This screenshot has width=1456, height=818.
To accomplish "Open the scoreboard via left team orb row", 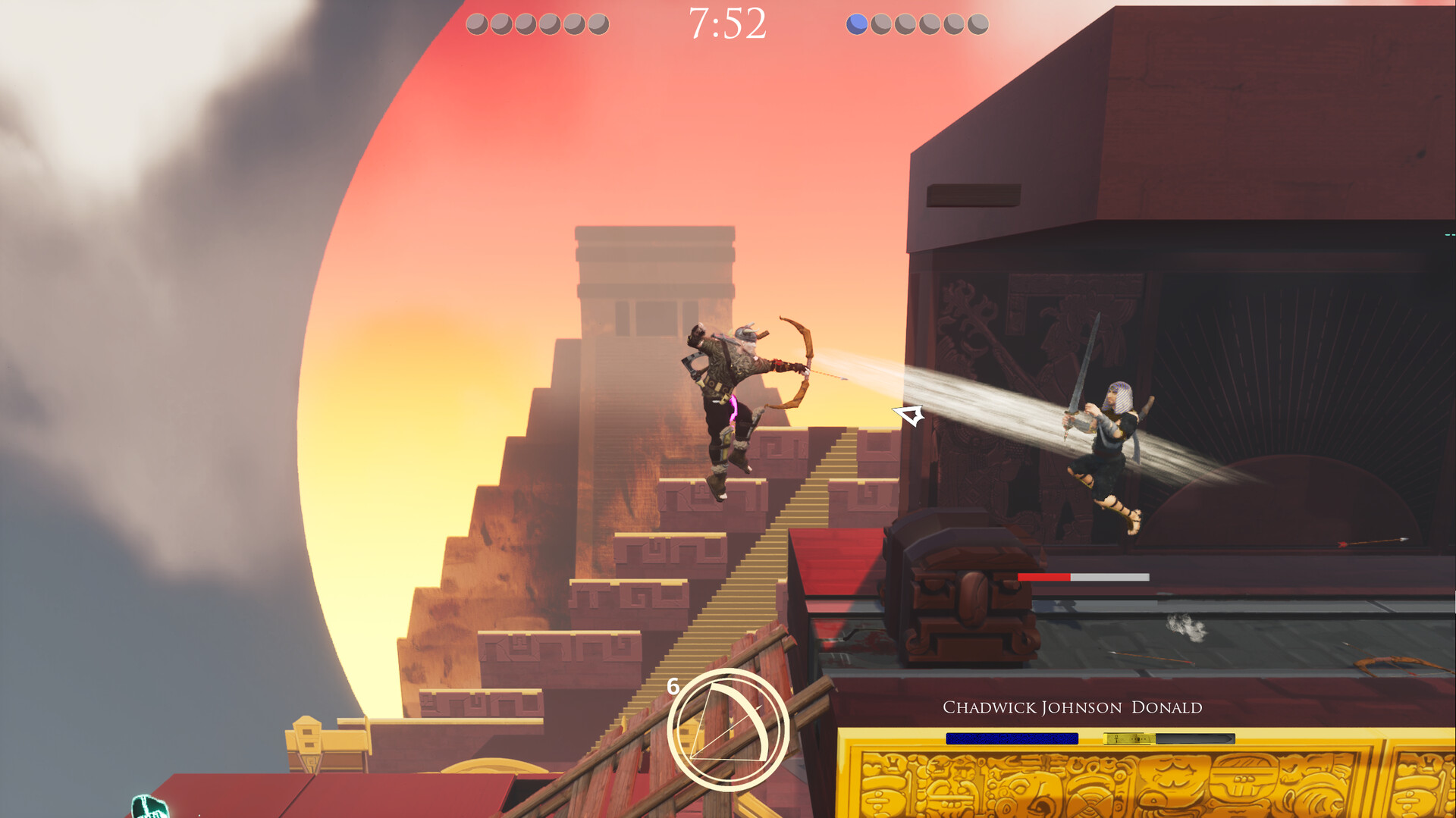I will tap(537, 24).
